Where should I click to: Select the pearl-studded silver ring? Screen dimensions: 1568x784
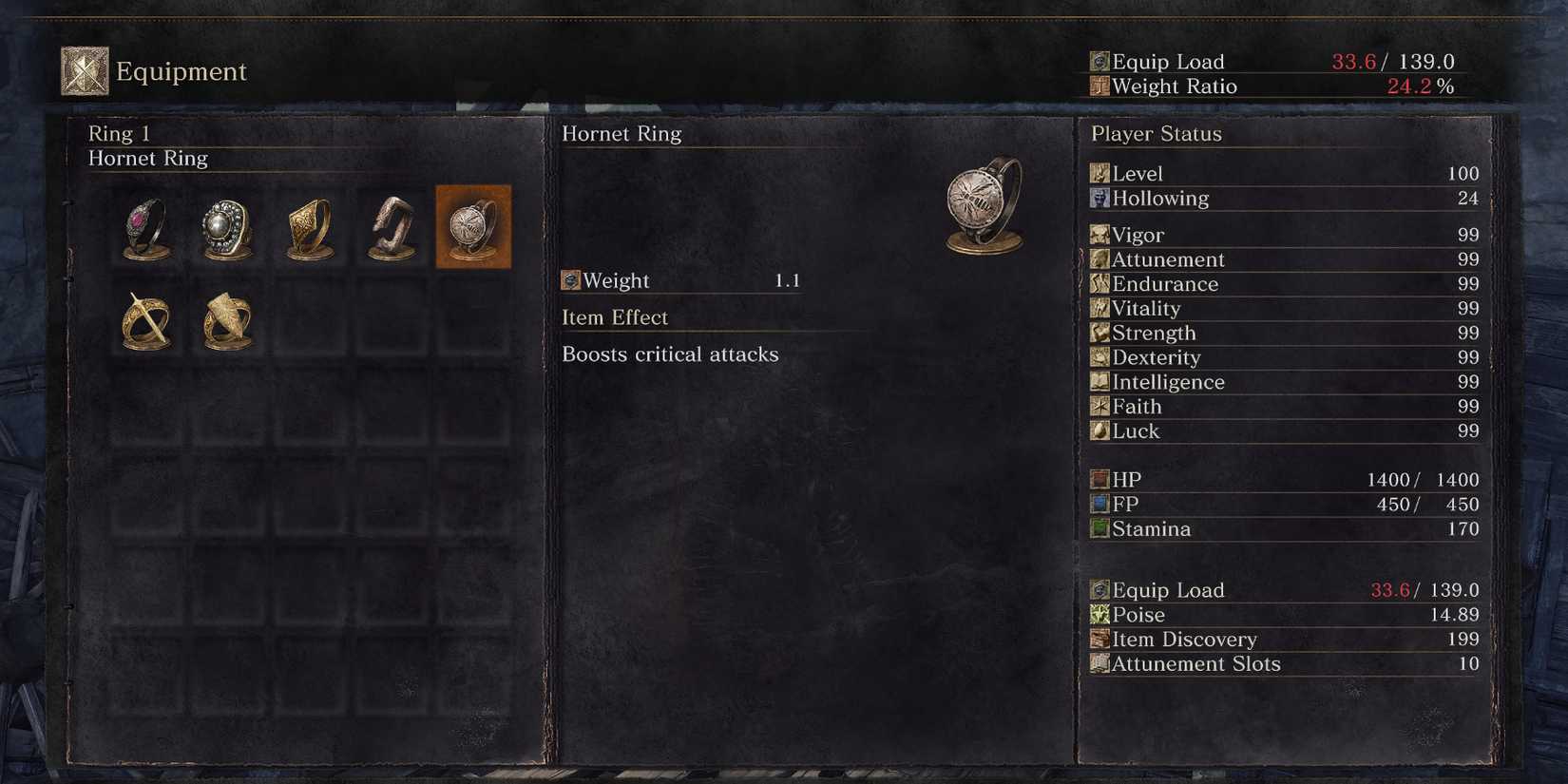[225, 225]
